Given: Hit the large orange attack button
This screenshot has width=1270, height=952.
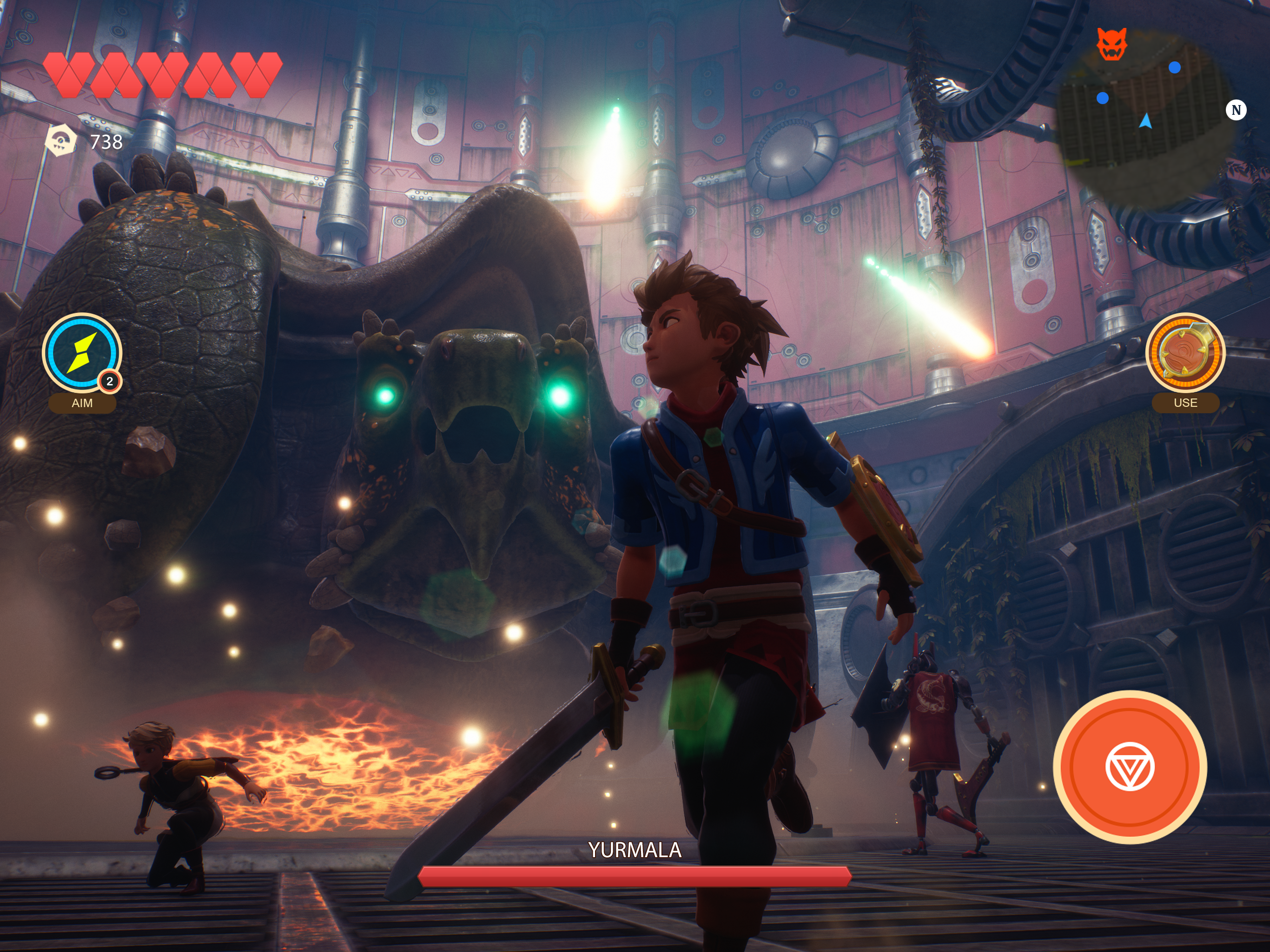Looking at the screenshot, I should point(1129,767).
